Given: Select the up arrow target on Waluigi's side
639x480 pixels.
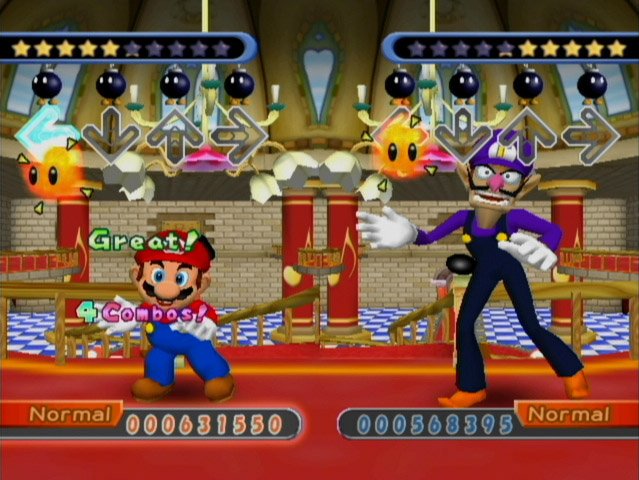Looking at the screenshot, I should [529, 131].
